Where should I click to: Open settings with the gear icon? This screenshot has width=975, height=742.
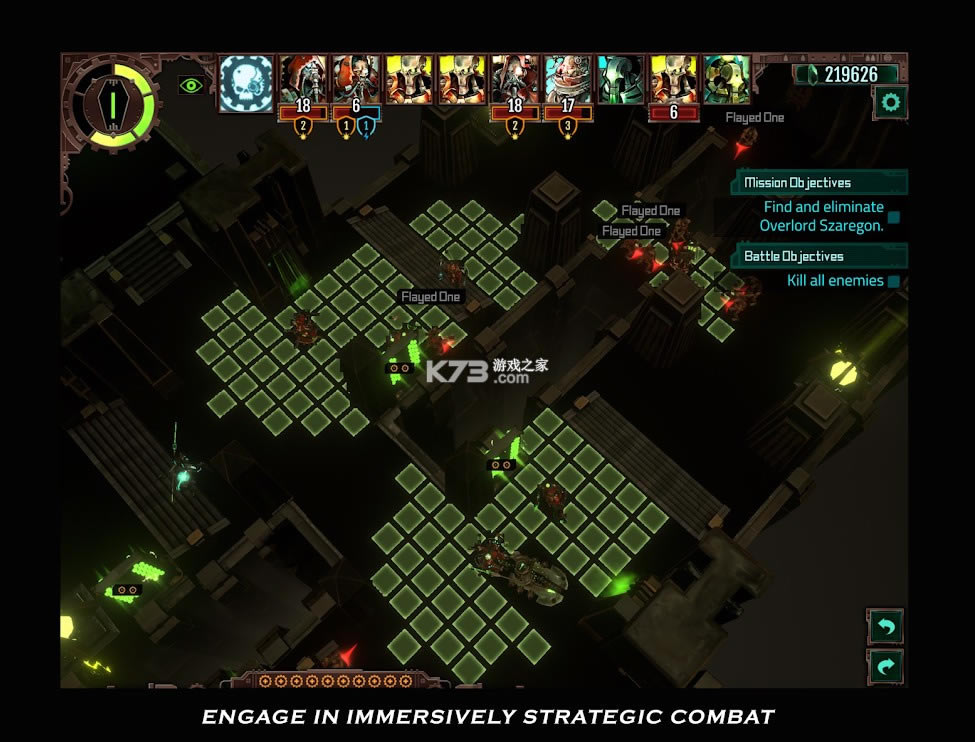tap(889, 102)
